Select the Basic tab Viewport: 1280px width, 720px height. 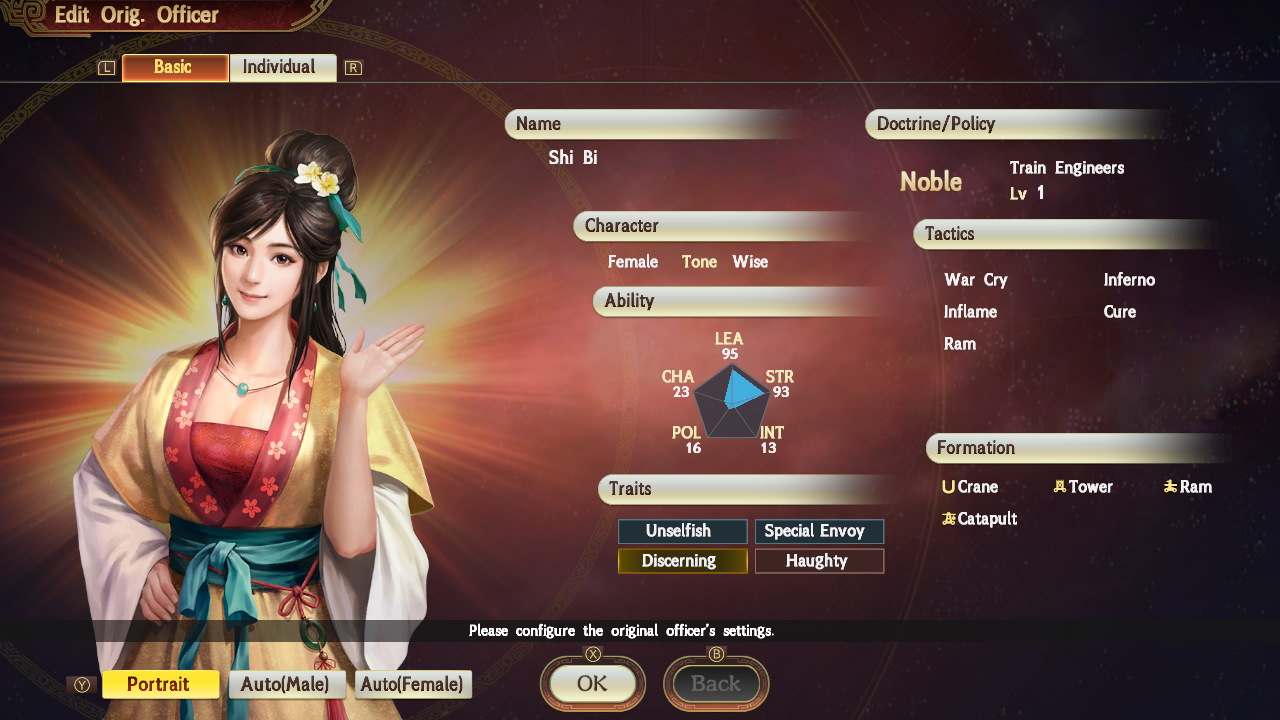(174, 67)
